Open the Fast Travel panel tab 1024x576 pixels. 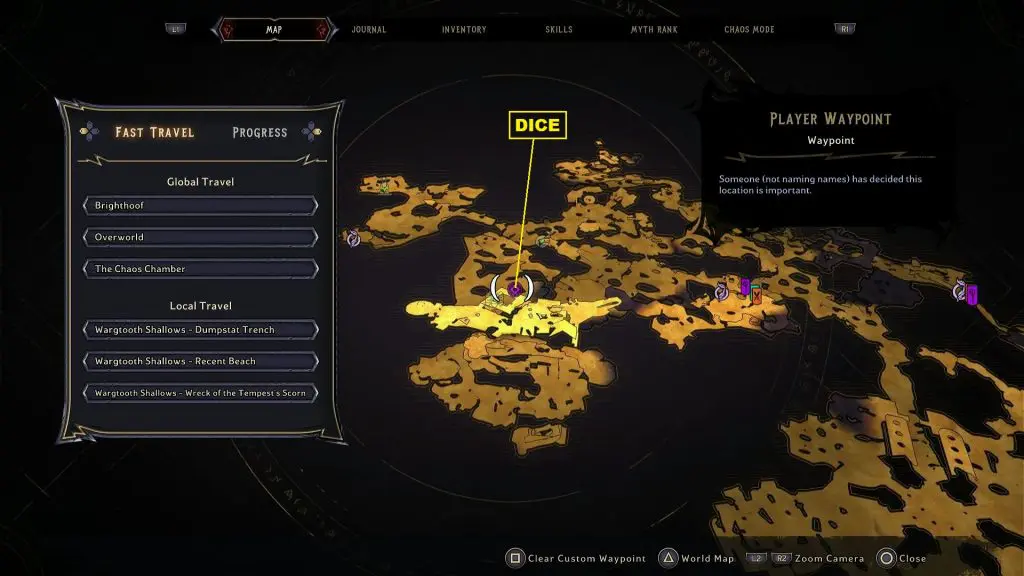tap(154, 132)
